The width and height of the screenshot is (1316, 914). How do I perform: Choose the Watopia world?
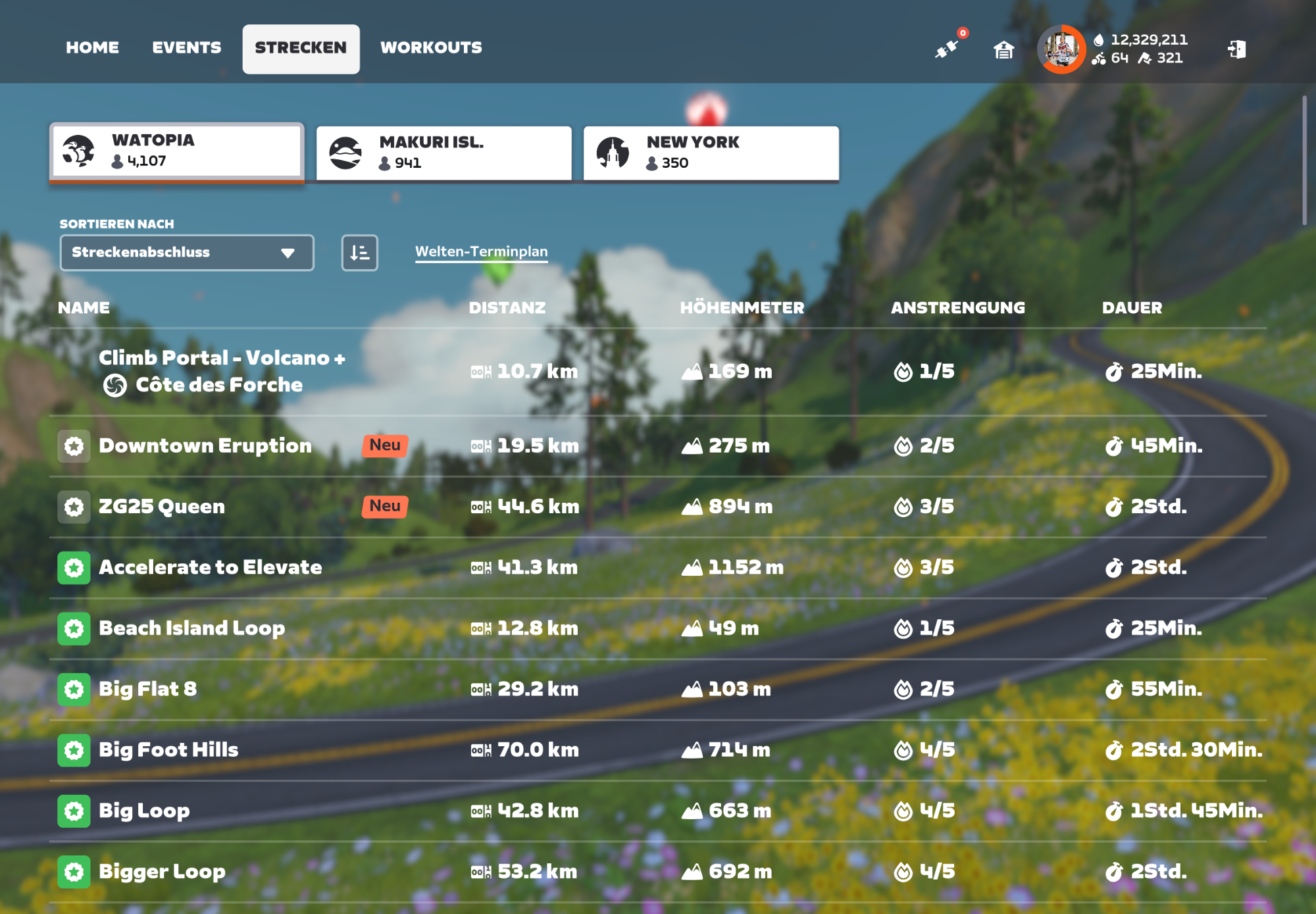[x=176, y=151]
